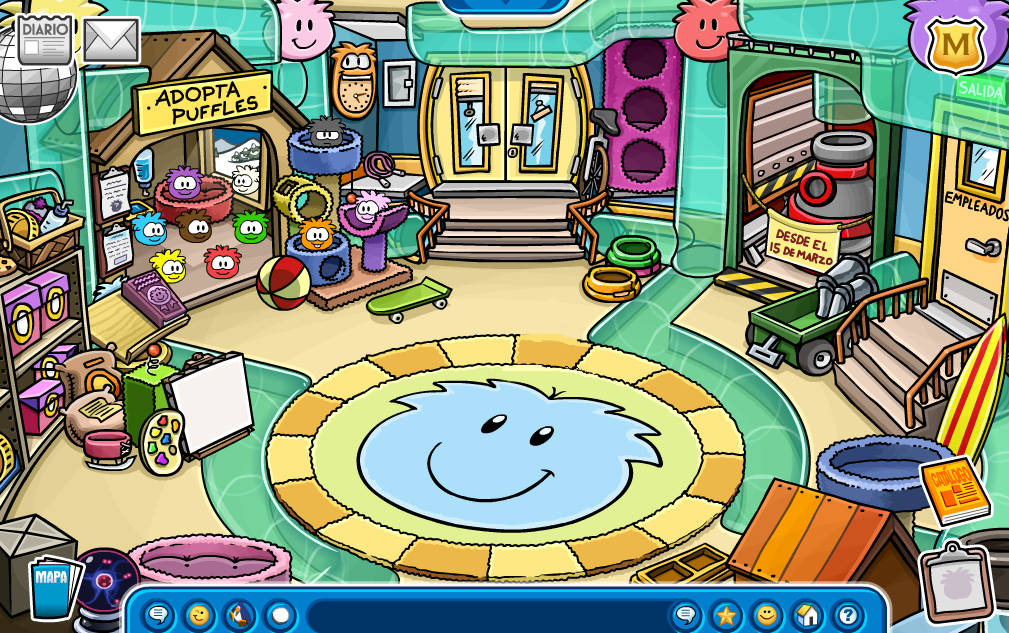Open the Mapa map icon
The width and height of the screenshot is (1009, 633).
pyautogui.click(x=50, y=586)
